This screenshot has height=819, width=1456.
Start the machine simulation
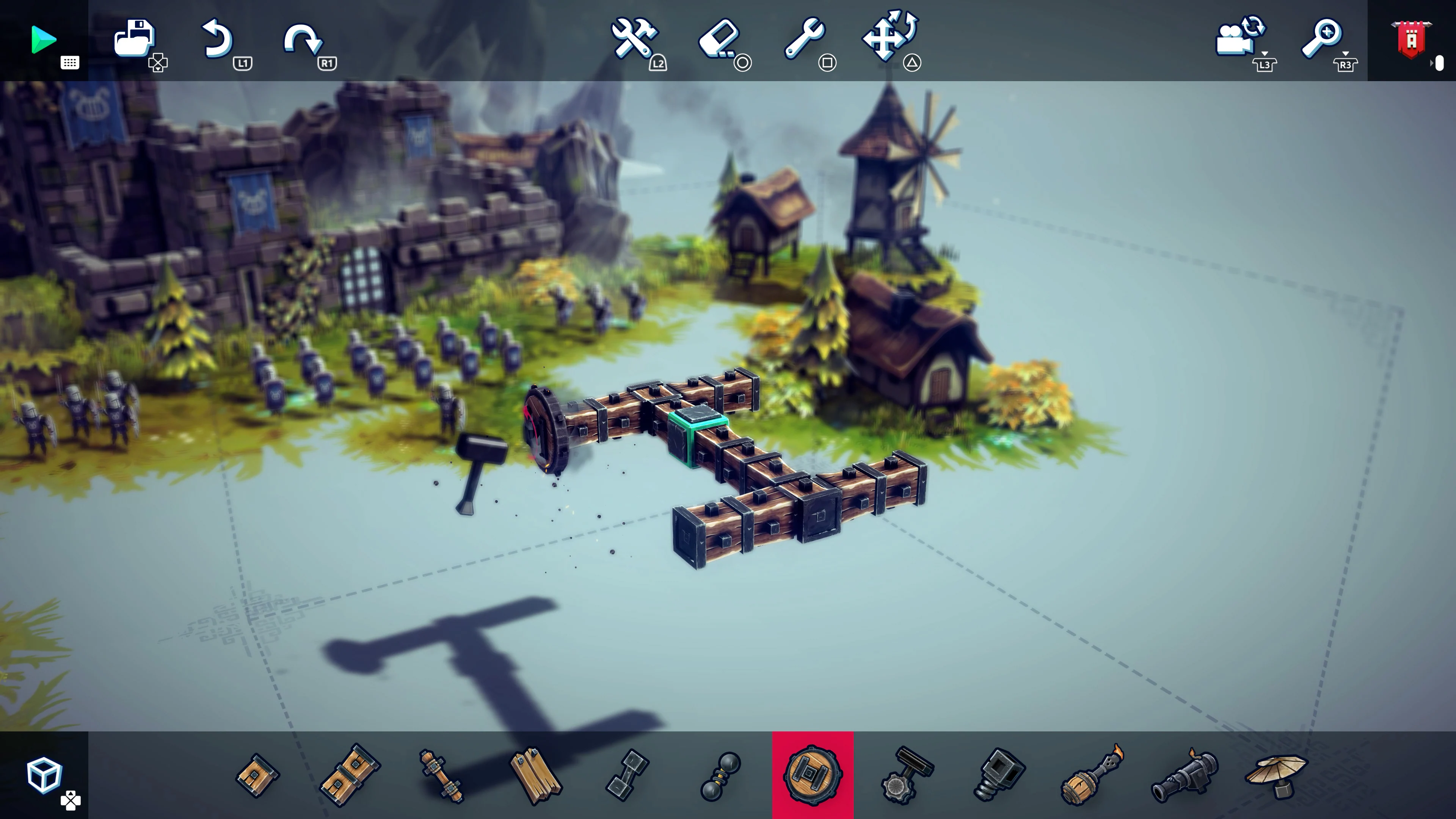click(44, 39)
